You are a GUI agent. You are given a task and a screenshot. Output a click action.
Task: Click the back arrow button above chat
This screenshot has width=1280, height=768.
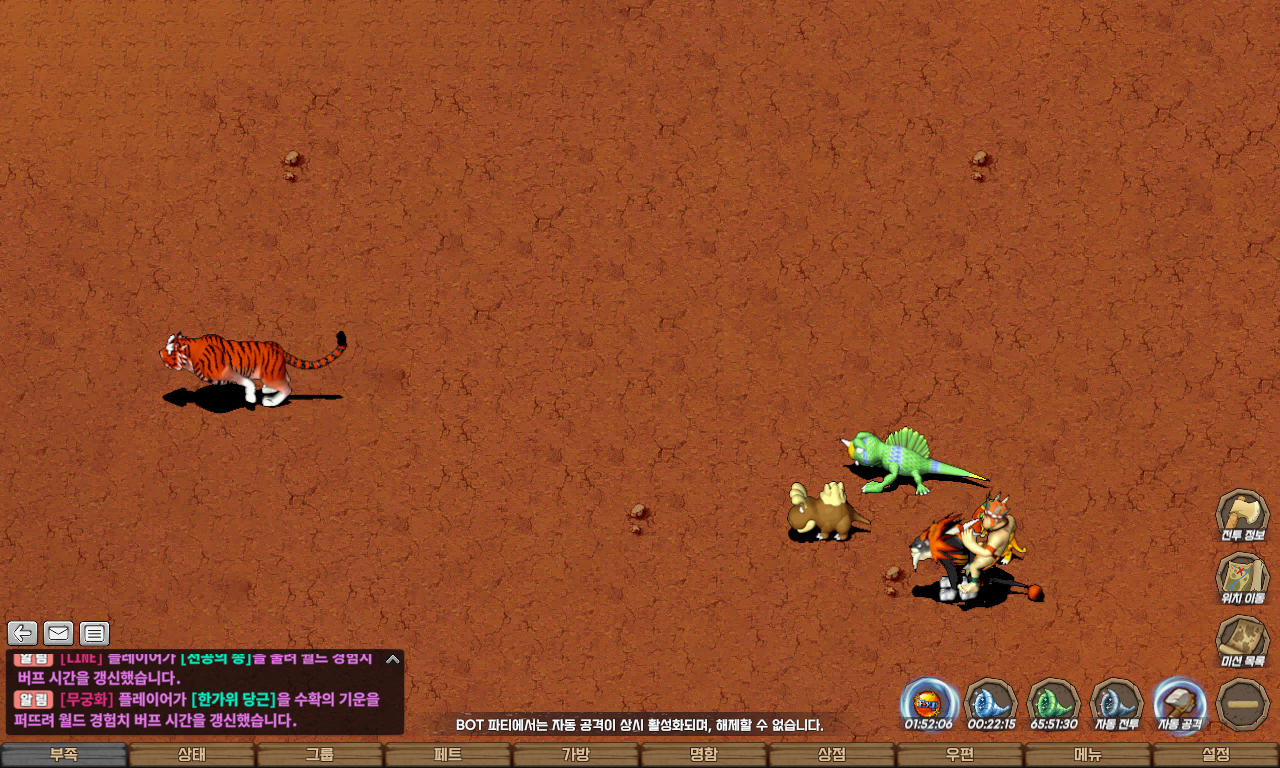[x=23, y=633]
